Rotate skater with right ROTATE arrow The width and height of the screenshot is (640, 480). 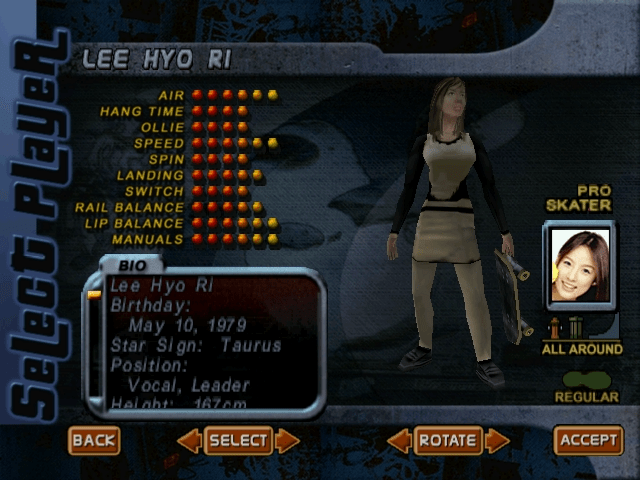coord(497,440)
